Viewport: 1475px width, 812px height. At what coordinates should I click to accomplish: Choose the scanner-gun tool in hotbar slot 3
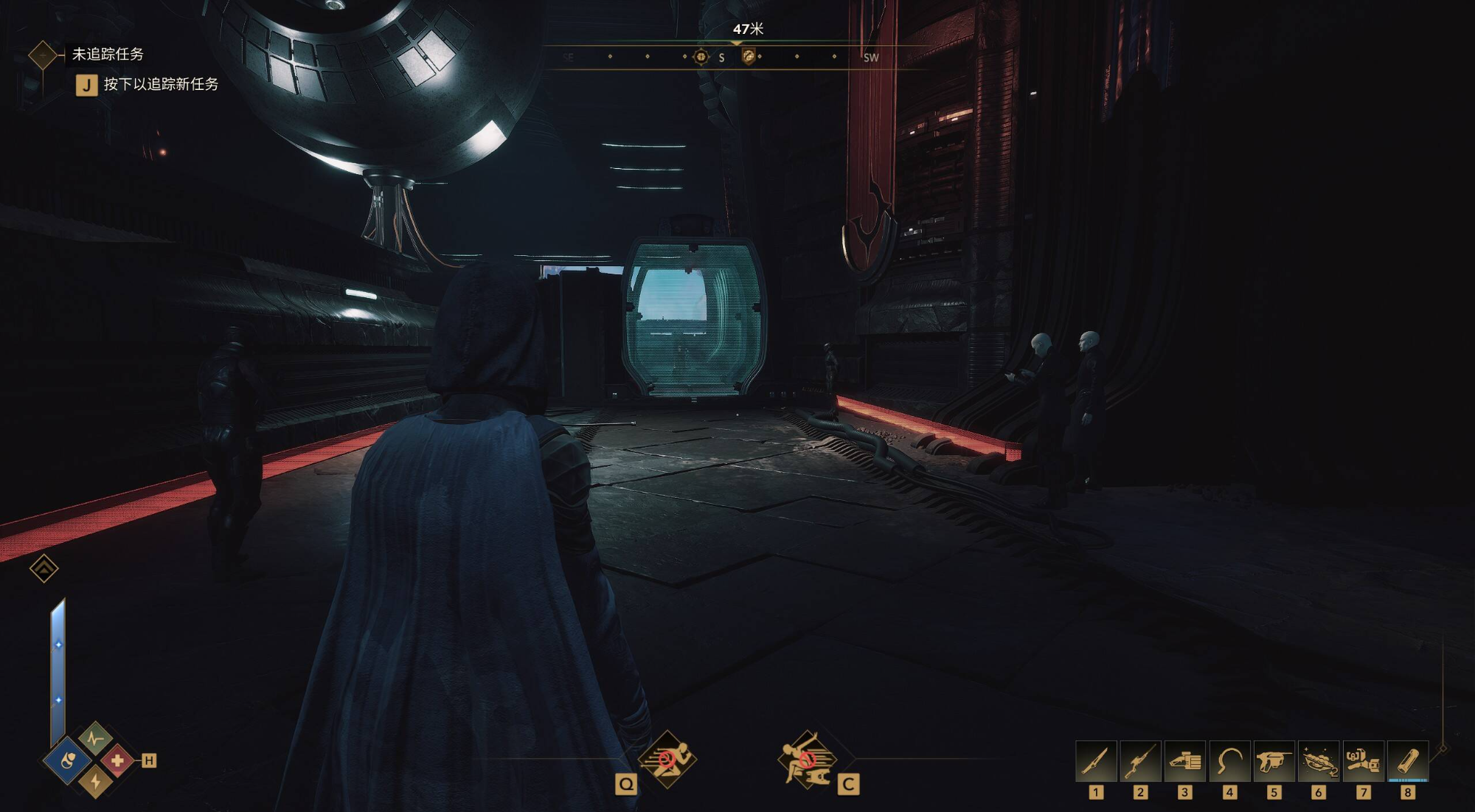click(1185, 761)
